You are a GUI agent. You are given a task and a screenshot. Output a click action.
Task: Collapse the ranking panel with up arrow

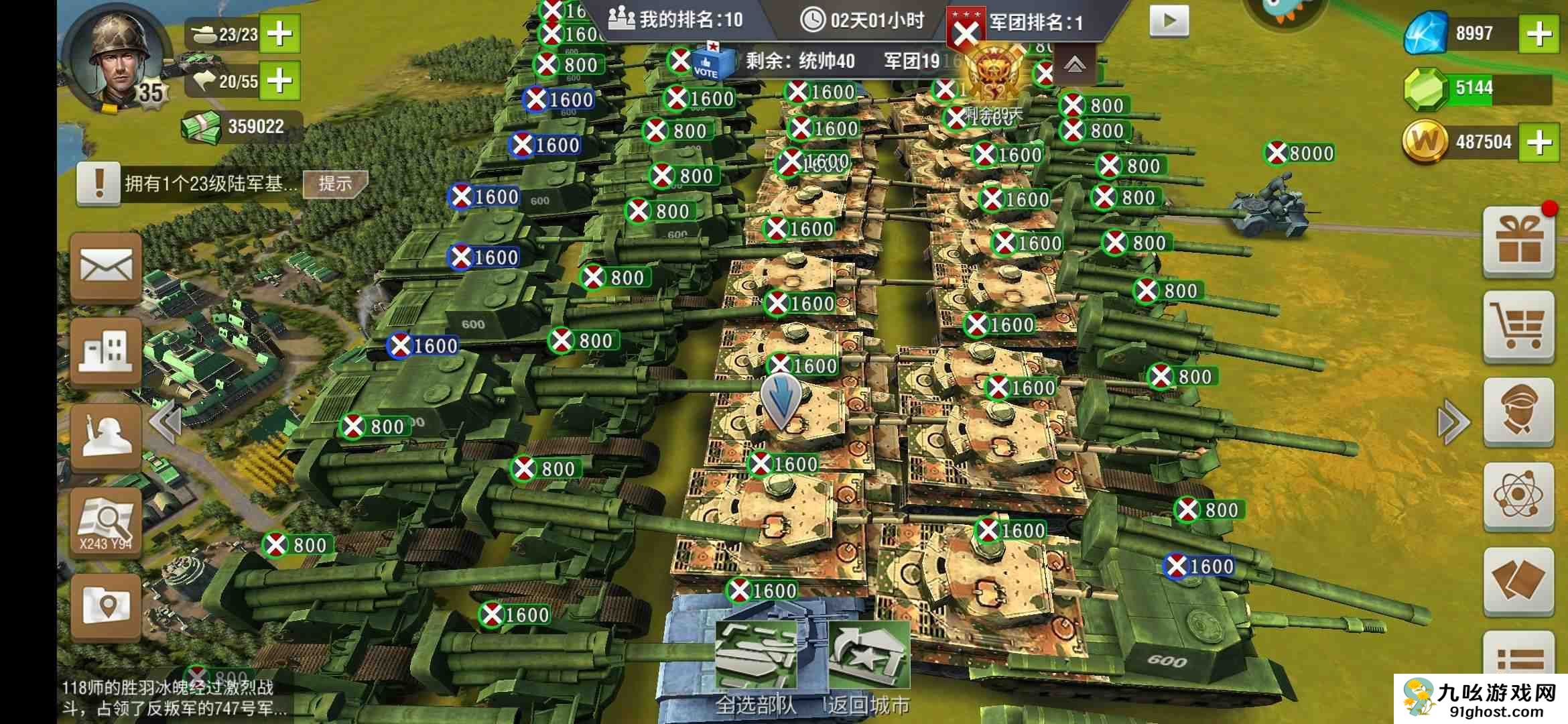(1074, 64)
